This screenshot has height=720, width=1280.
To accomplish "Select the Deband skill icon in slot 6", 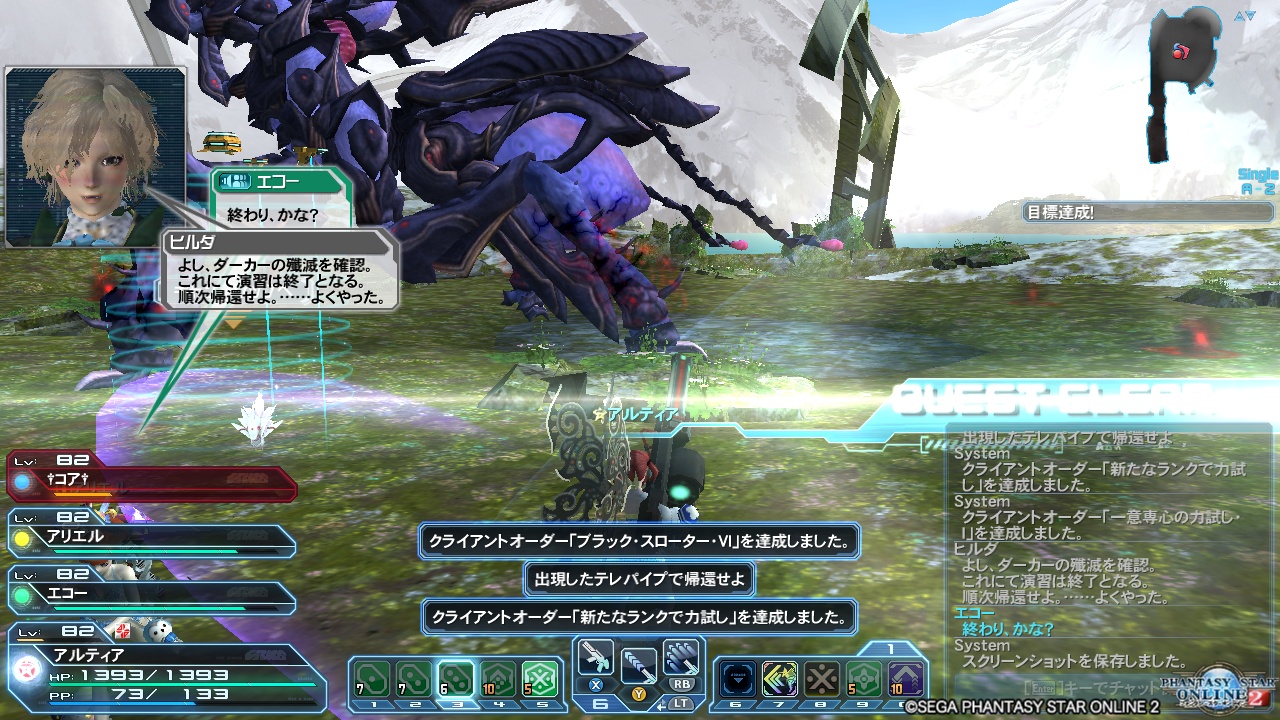I will pos(739,678).
